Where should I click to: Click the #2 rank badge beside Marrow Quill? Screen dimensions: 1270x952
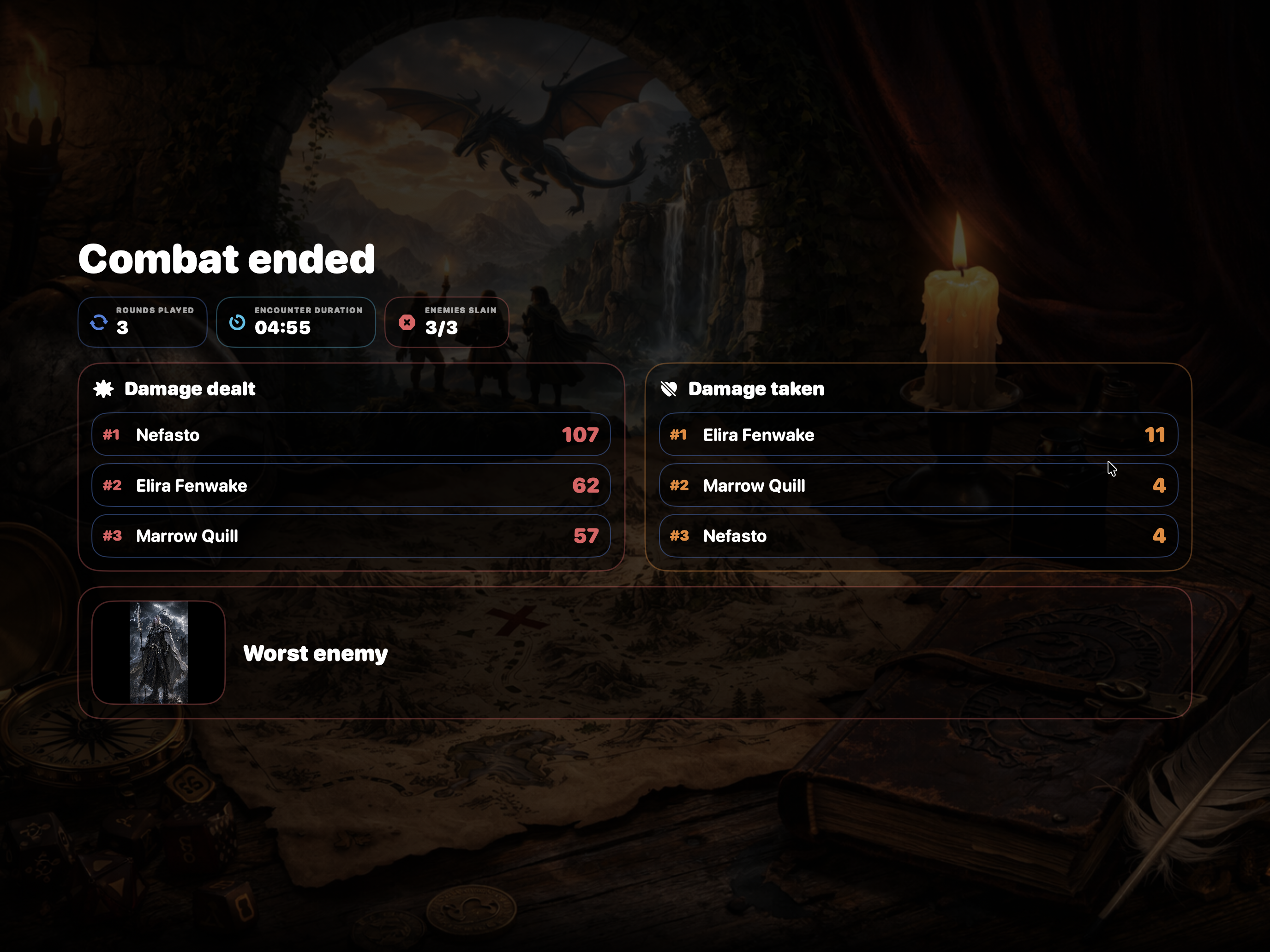[680, 486]
